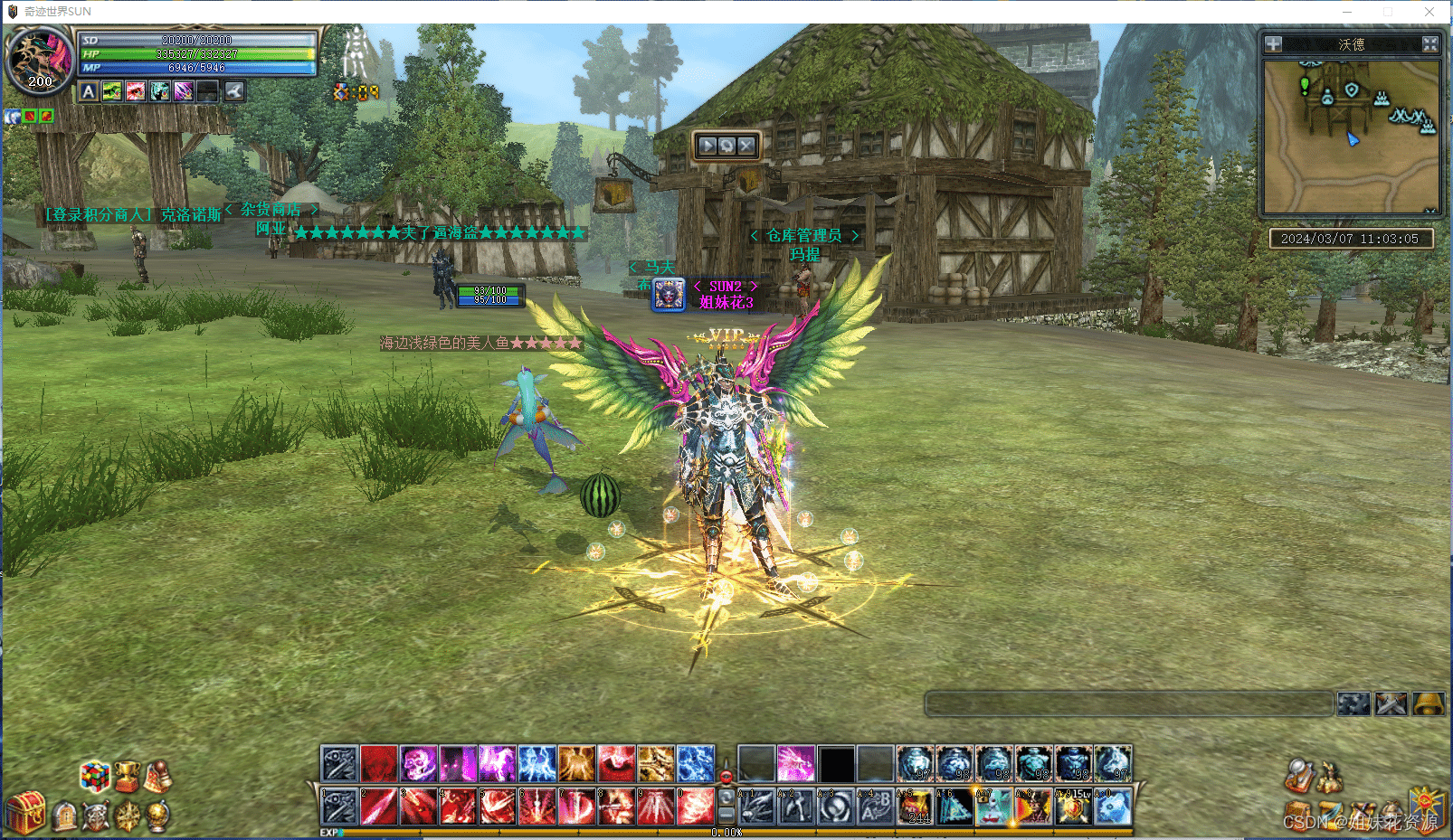Click the chat input bar
Image resolution: width=1453 pixels, height=840 pixels.
tap(1128, 703)
